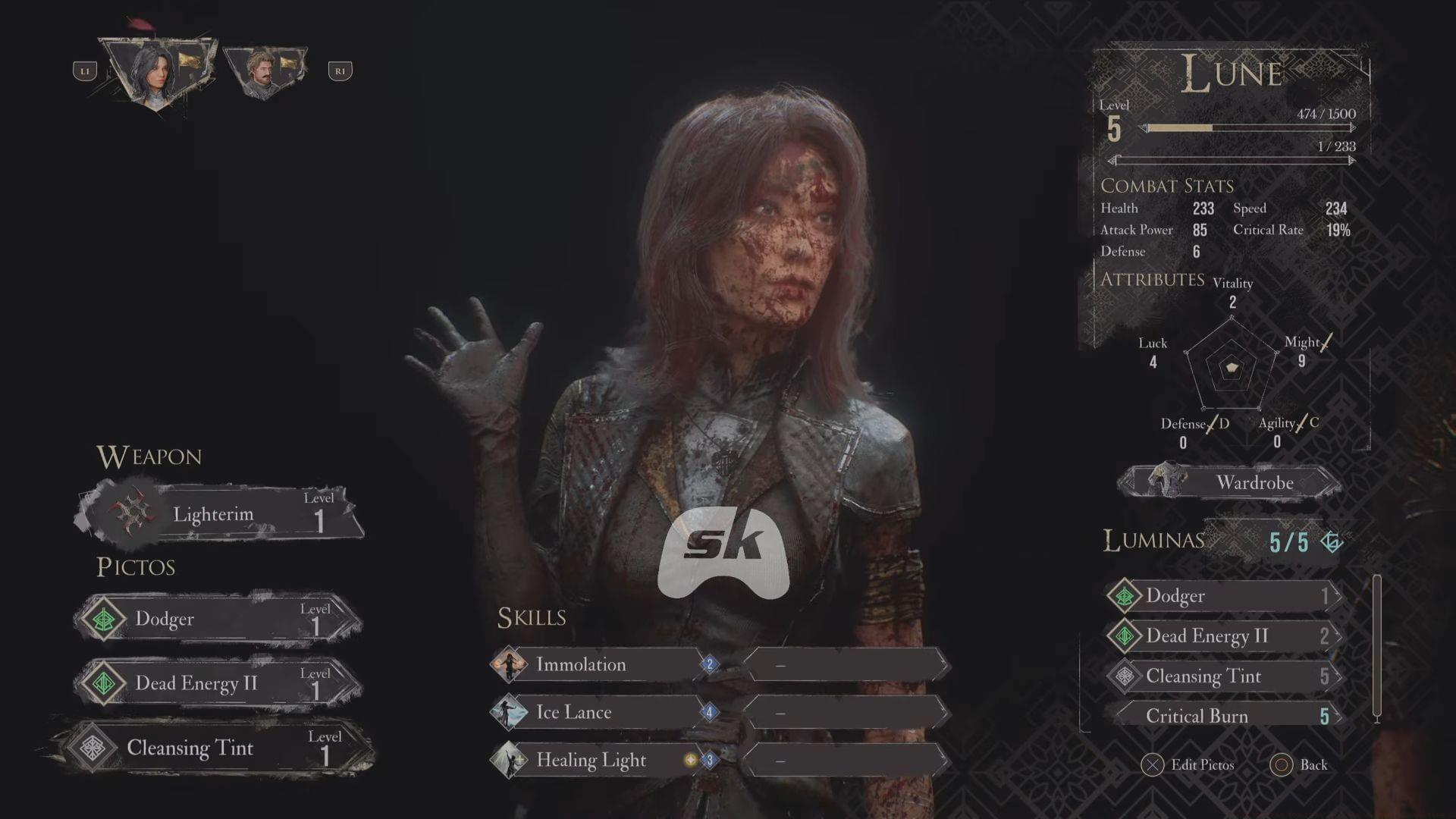Select the Immolation skill
Viewport: 1456px width, 819px height.
(x=599, y=665)
